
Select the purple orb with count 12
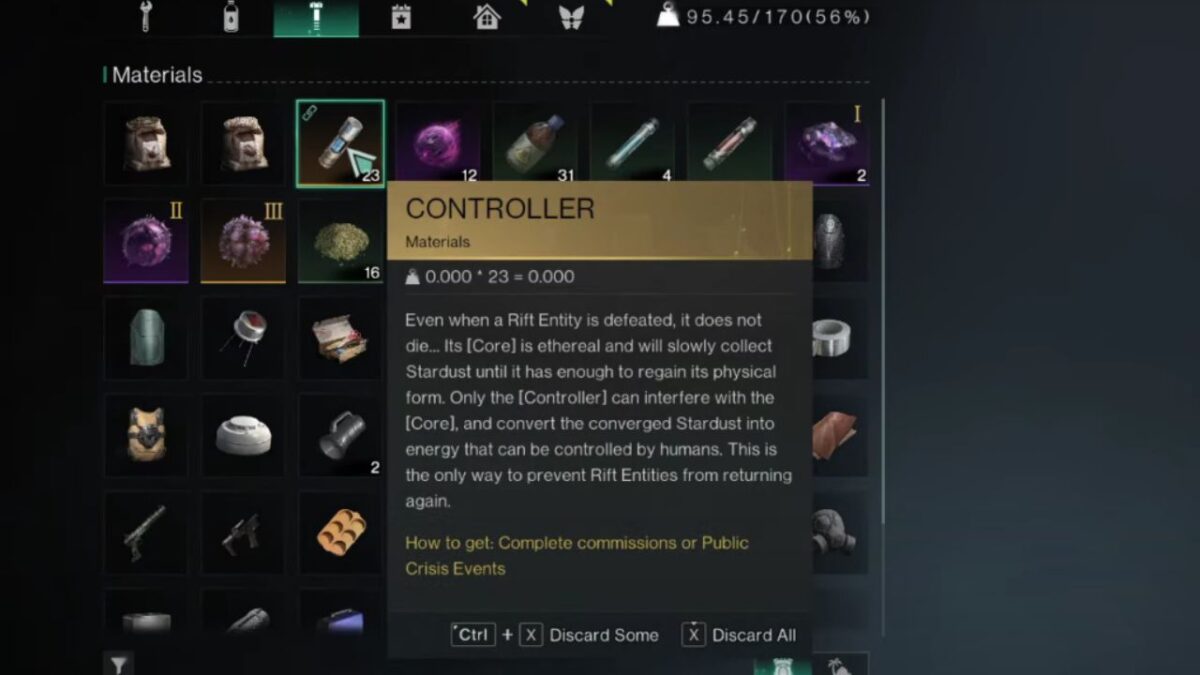(x=438, y=143)
